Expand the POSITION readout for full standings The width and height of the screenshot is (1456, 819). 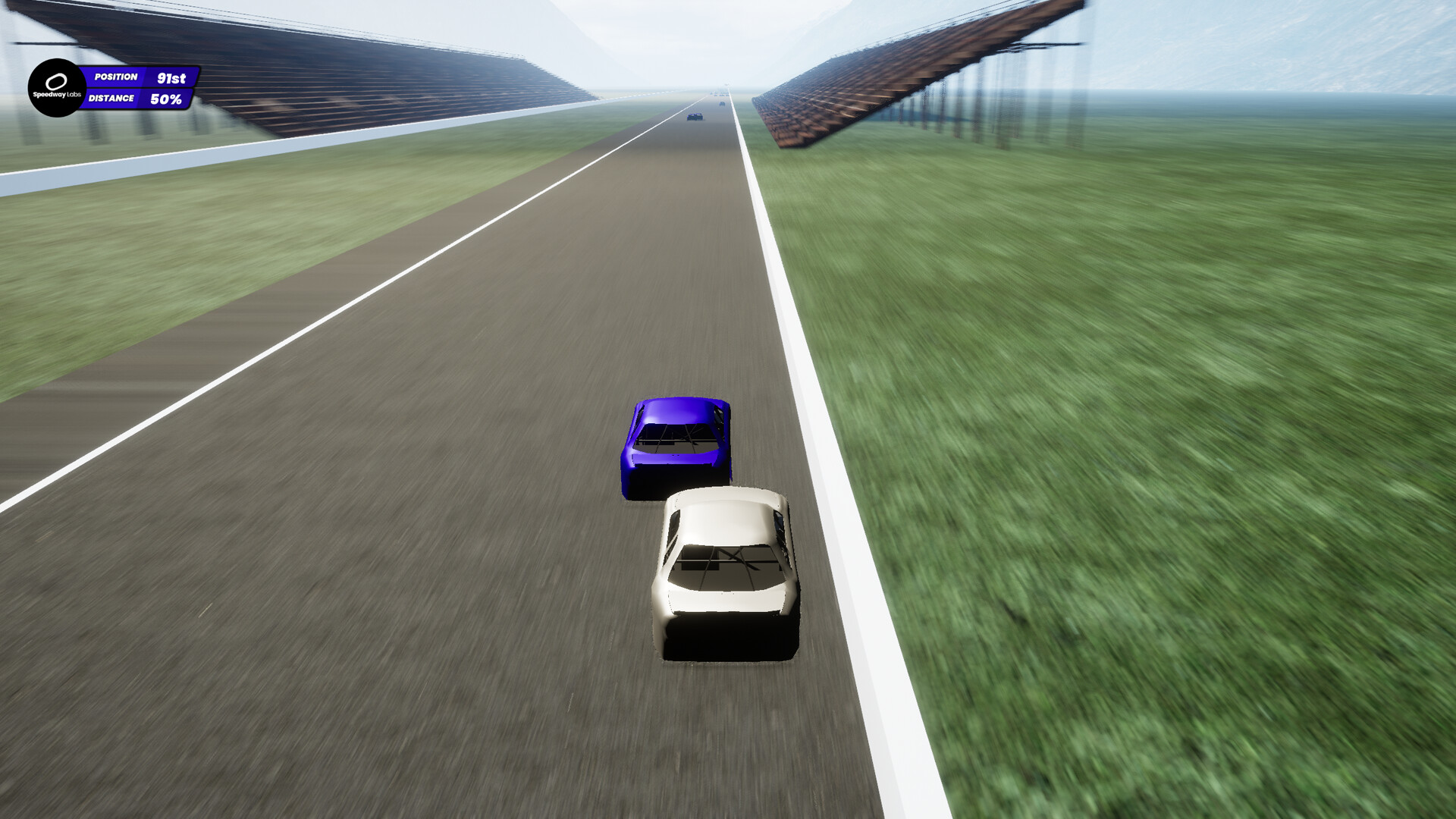(x=140, y=77)
